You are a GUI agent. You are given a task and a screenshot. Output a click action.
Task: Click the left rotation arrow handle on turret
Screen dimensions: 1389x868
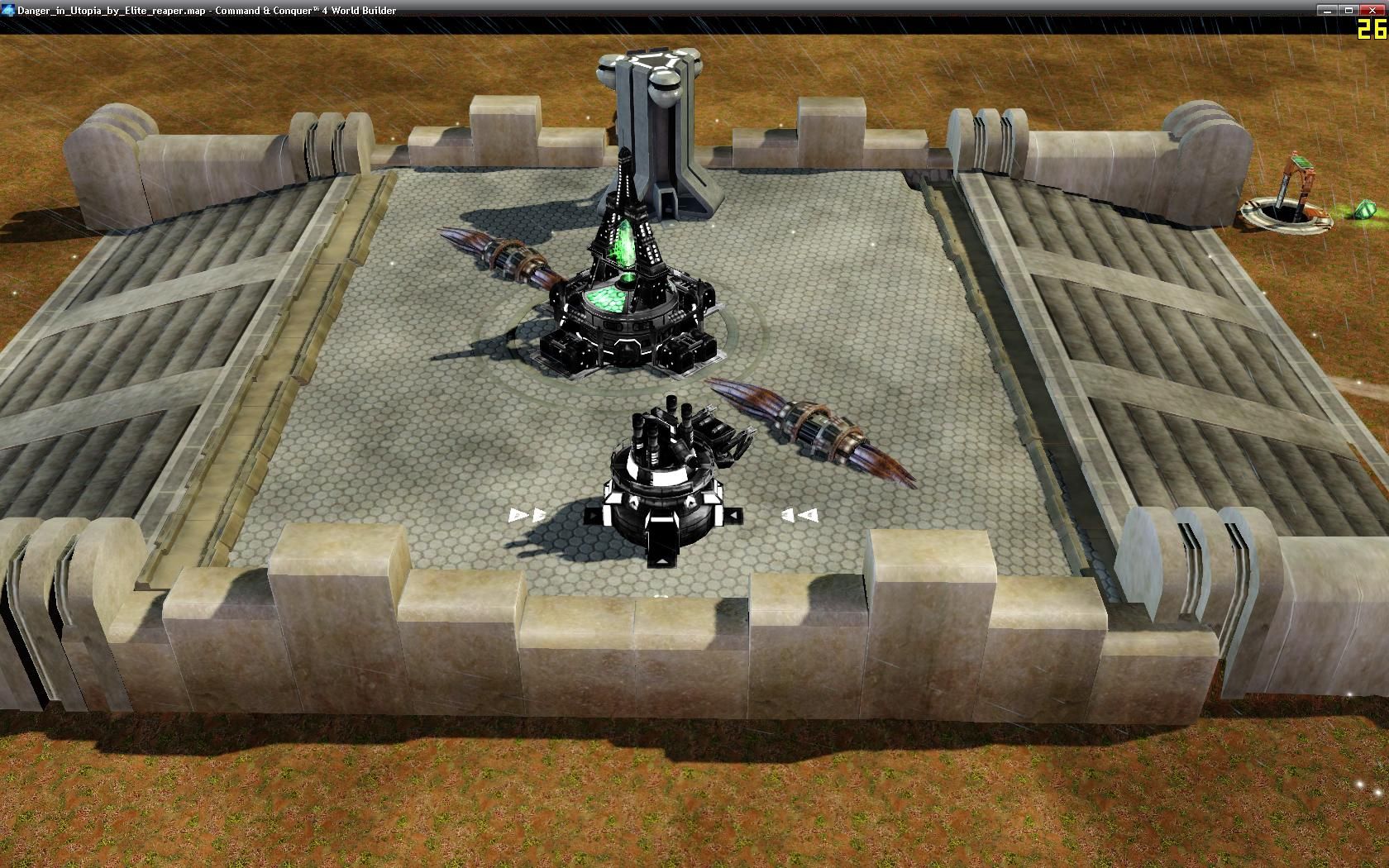526,513
